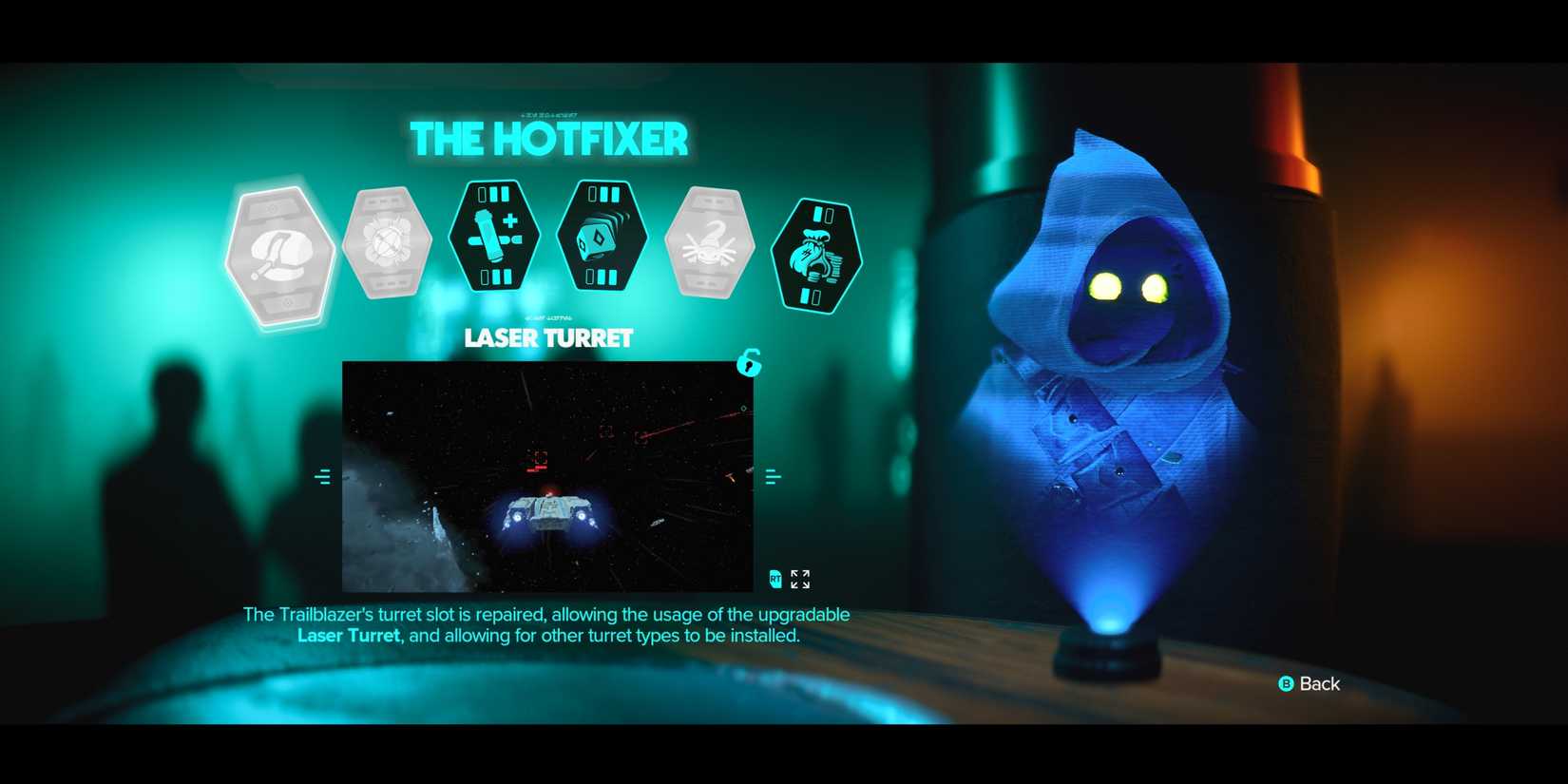The width and height of the screenshot is (1568, 784).
Task: Toggle the upper tier pips on torpedo hexagon
Action: [x=602, y=193]
